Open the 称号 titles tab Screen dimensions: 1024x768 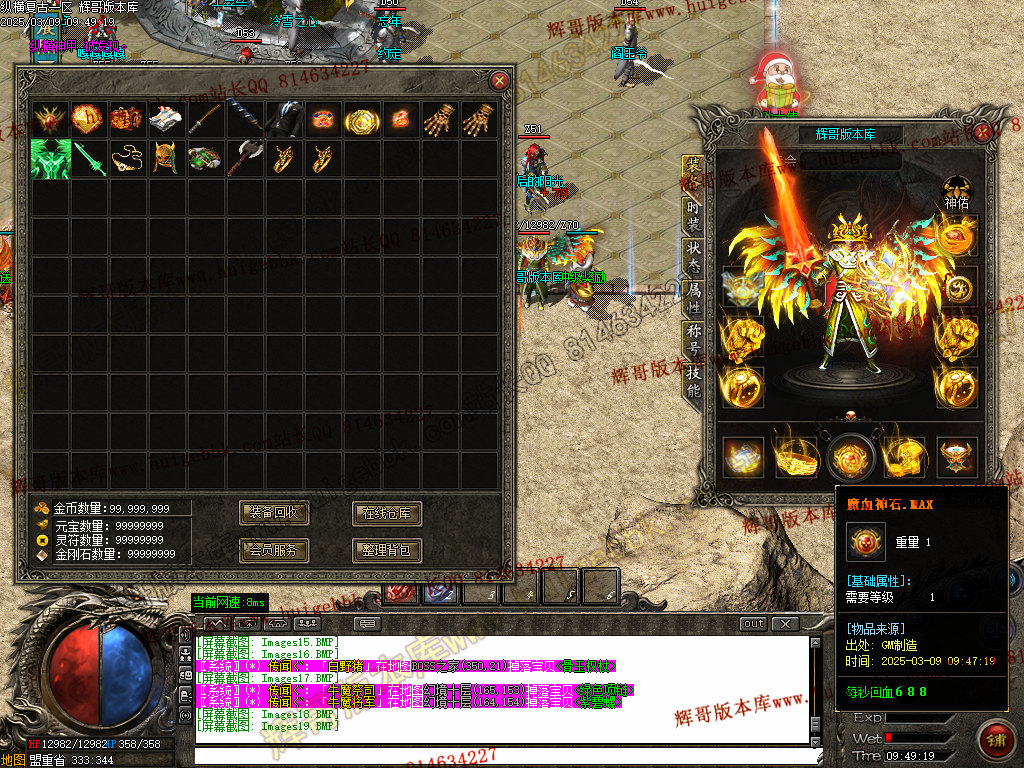point(693,338)
